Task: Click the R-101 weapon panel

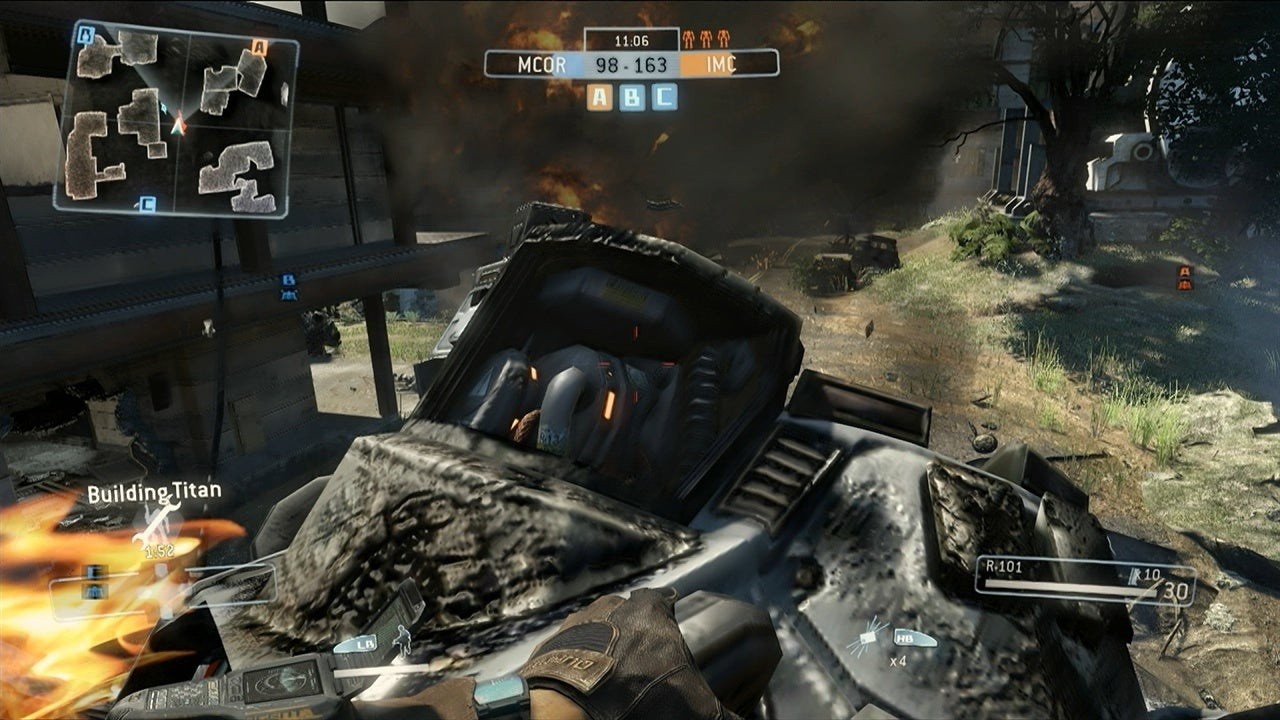Action: 1084,582
